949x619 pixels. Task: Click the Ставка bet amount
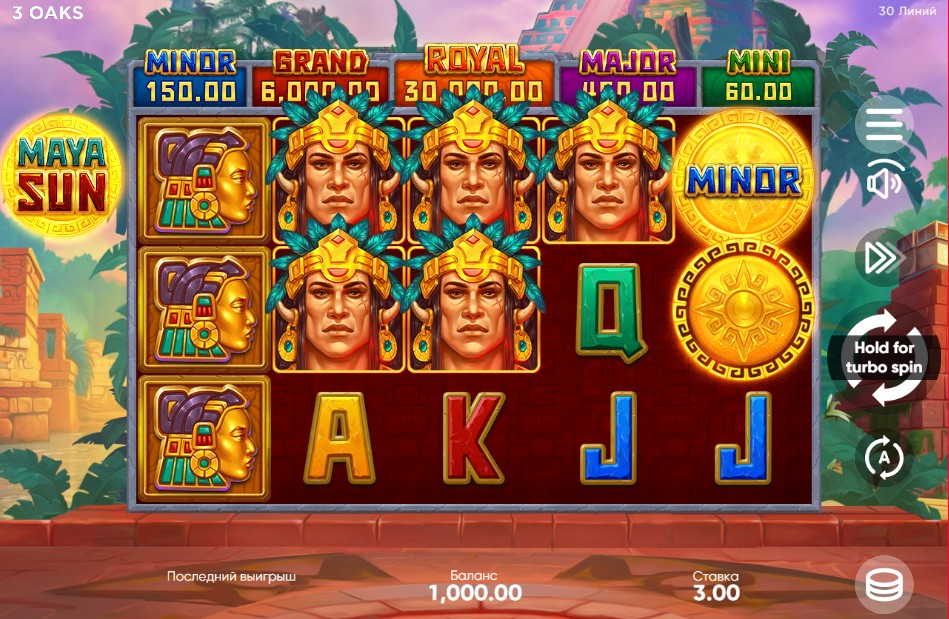(716, 592)
